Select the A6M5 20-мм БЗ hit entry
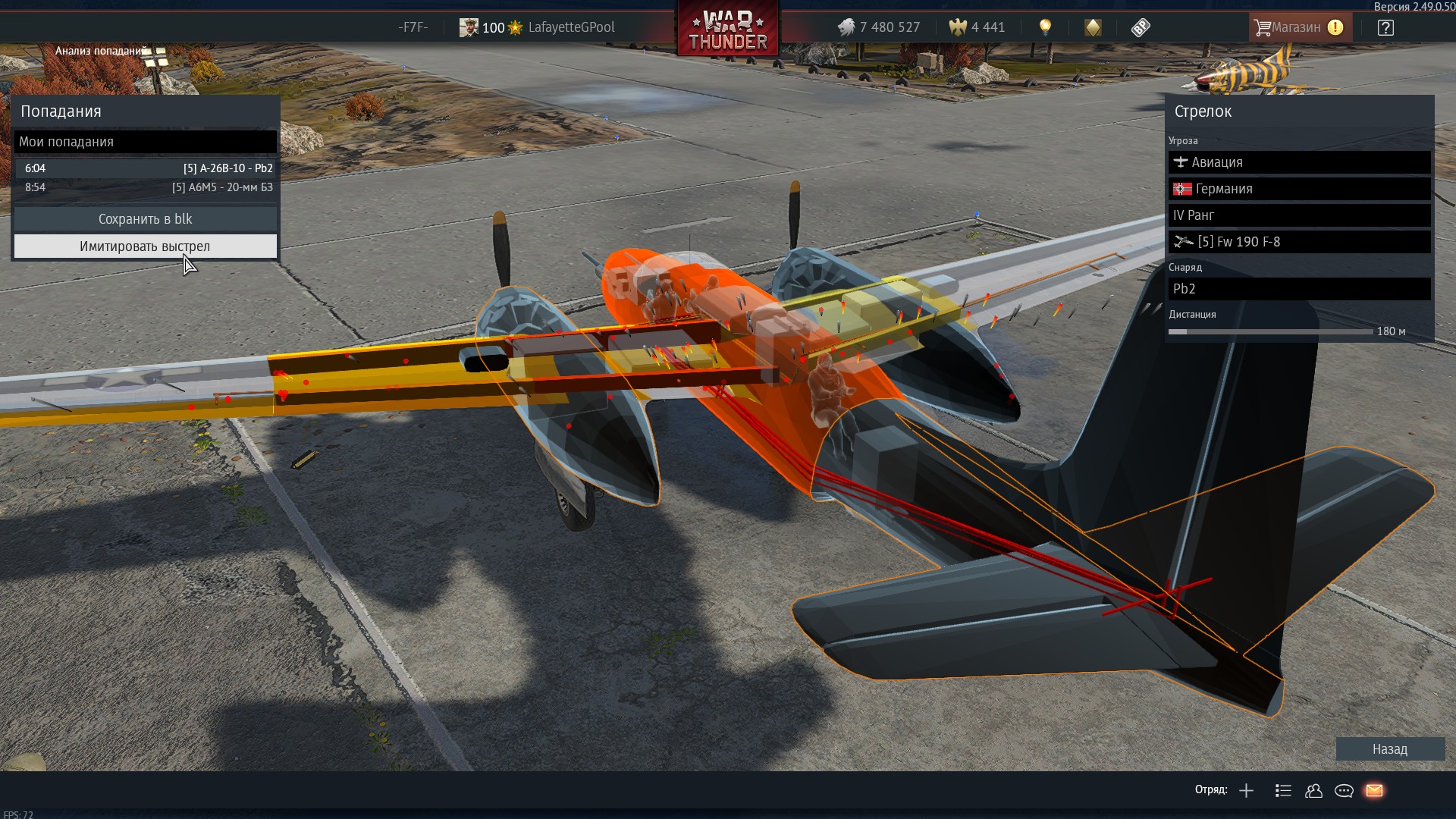The width and height of the screenshot is (1456, 819). coord(145,187)
